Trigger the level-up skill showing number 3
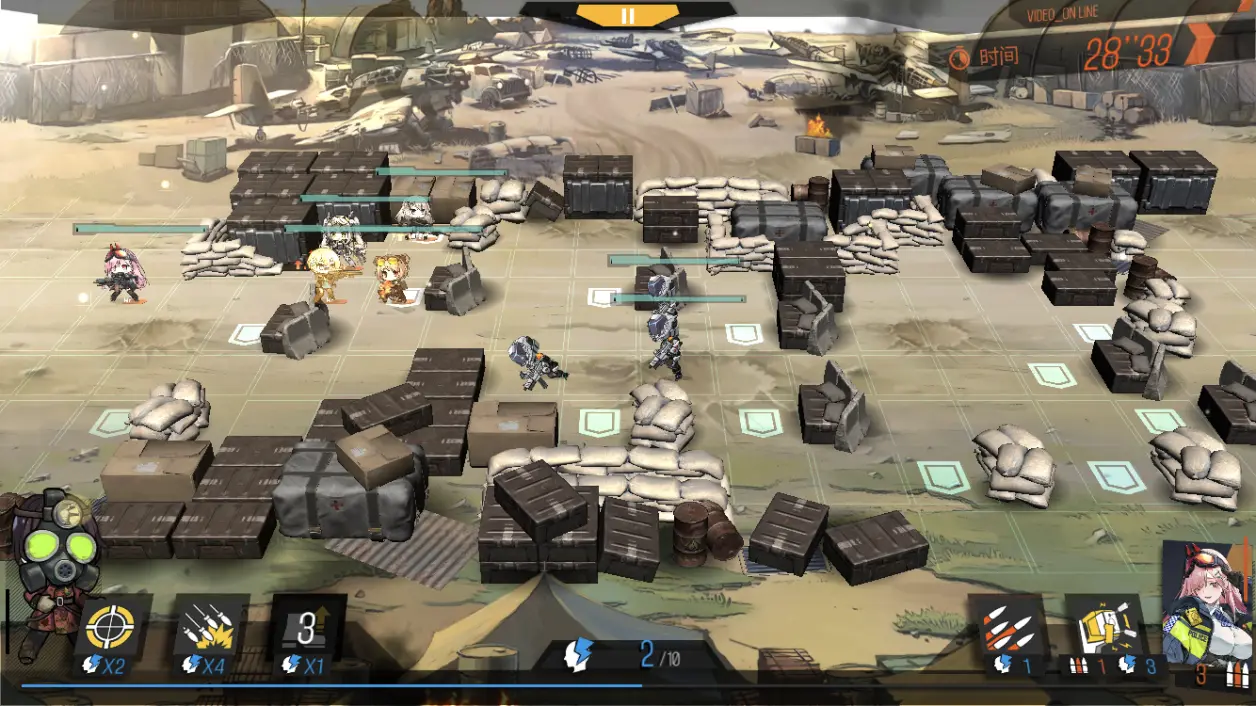 [x=308, y=628]
